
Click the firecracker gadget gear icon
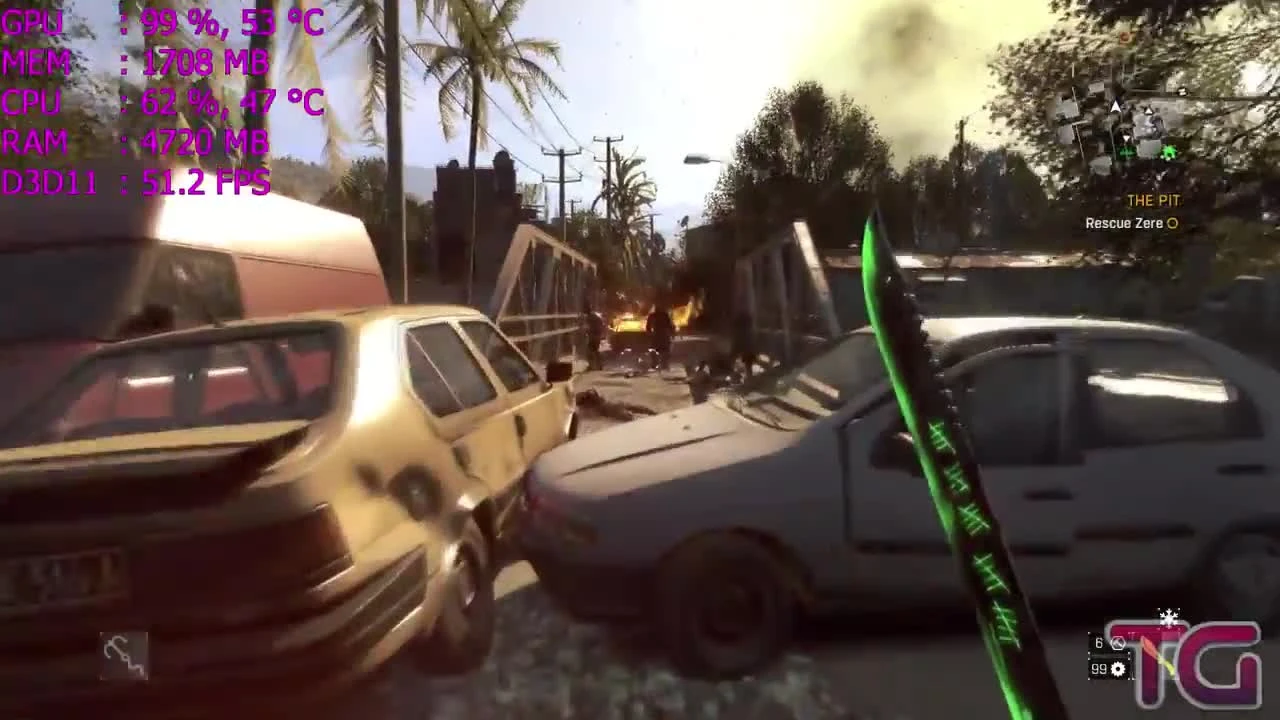tap(1117, 669)
